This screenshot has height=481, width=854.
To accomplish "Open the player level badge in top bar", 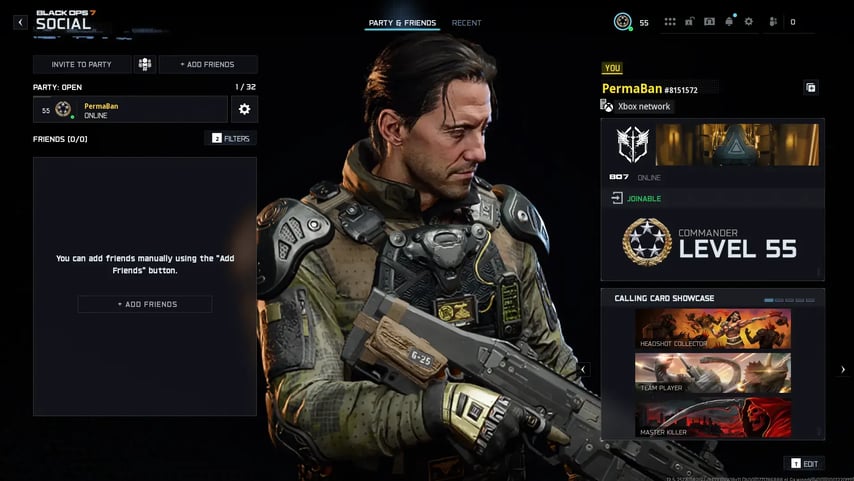I will pyautogui.click(x=623, y=21).
